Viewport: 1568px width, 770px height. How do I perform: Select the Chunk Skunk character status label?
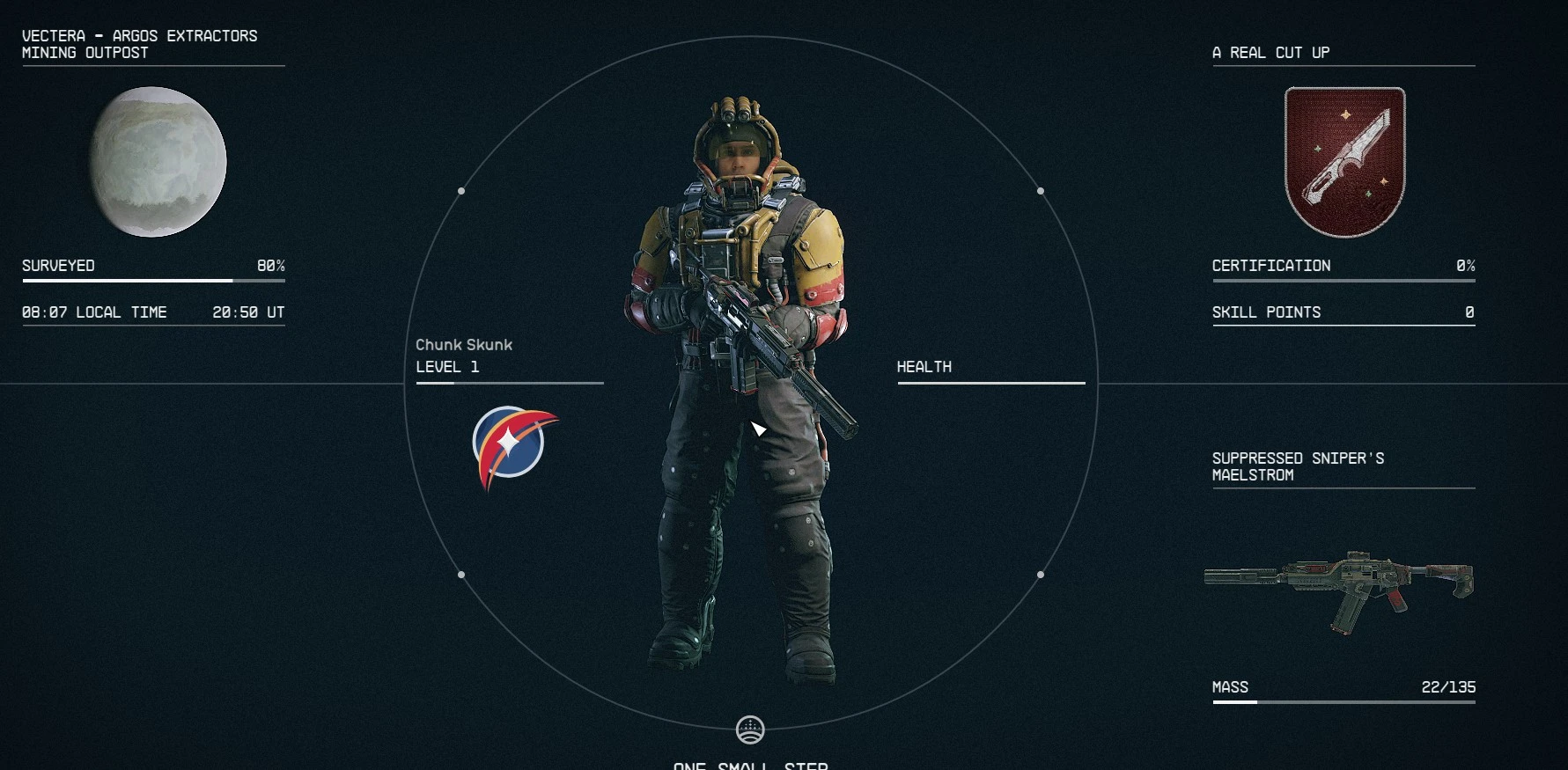(464, 345)
